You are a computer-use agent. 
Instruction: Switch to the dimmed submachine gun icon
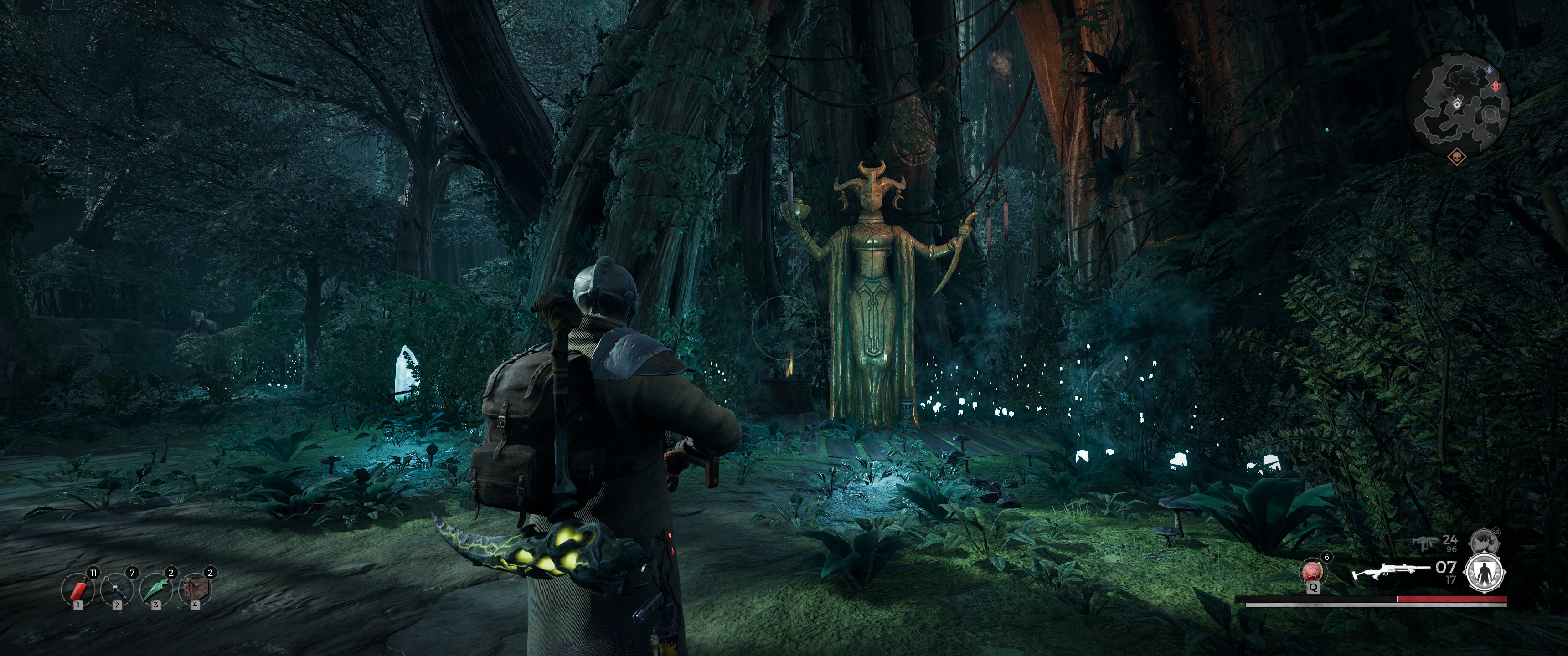point(1427,542)
